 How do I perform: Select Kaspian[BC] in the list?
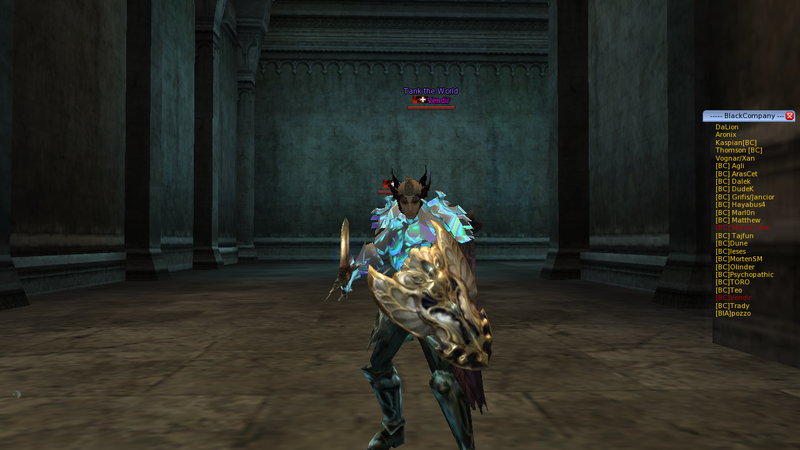pos(736,143)
